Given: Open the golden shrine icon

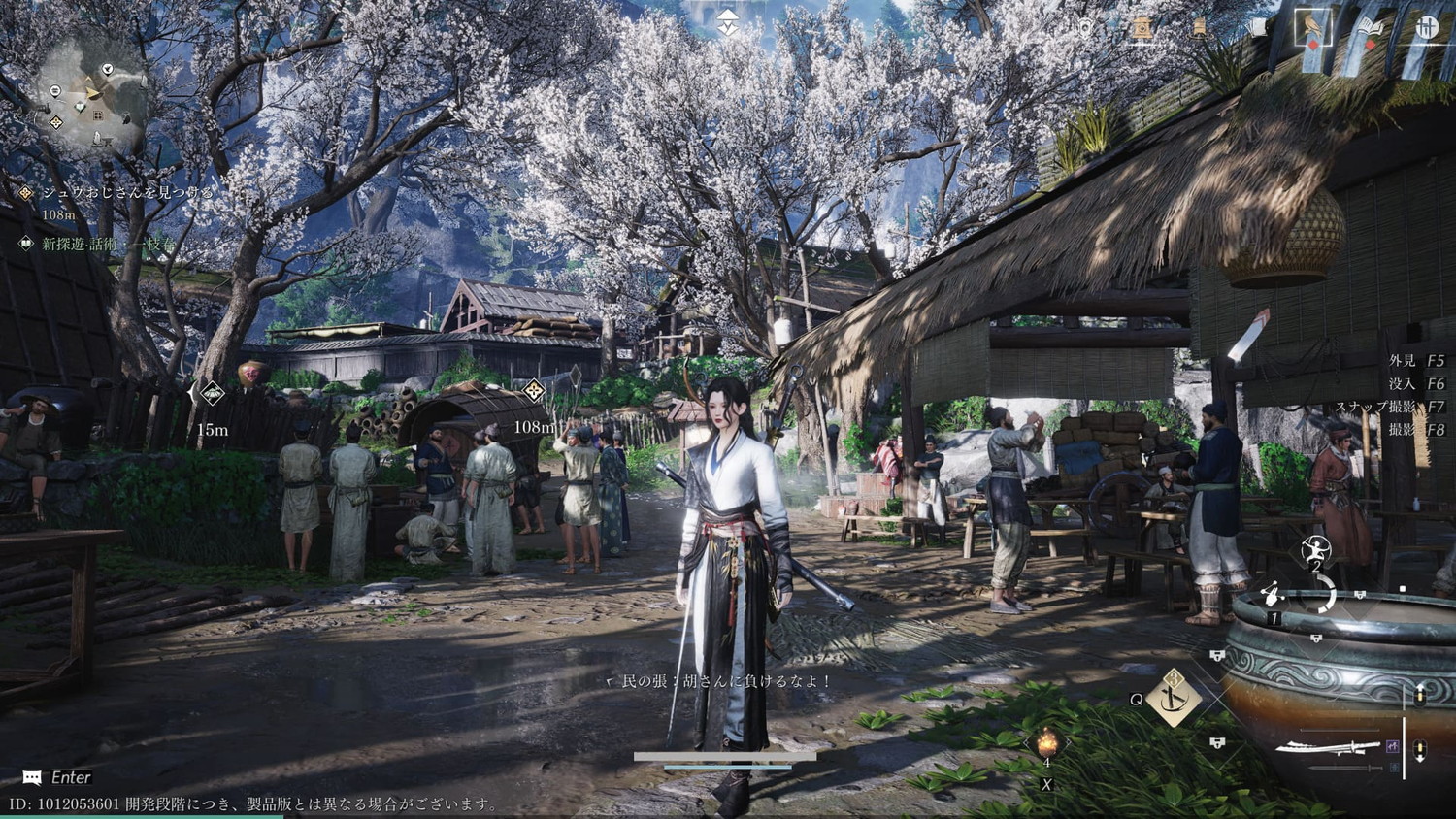Looking at the screenshot, I should point(1142,28).
